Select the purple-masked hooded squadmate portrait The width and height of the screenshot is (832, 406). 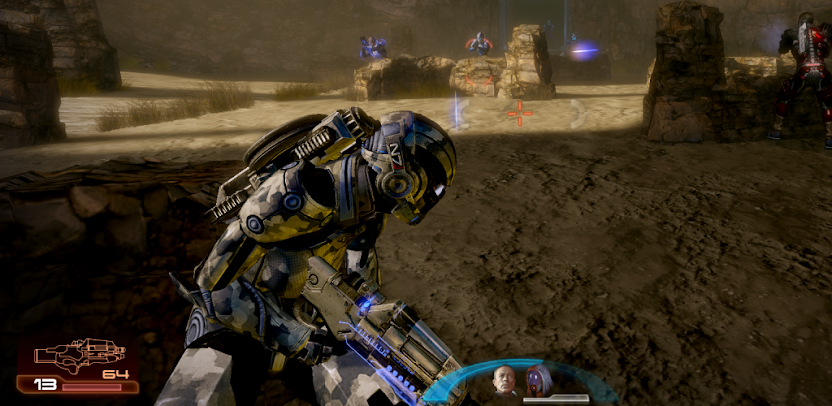tap(539, 380)
